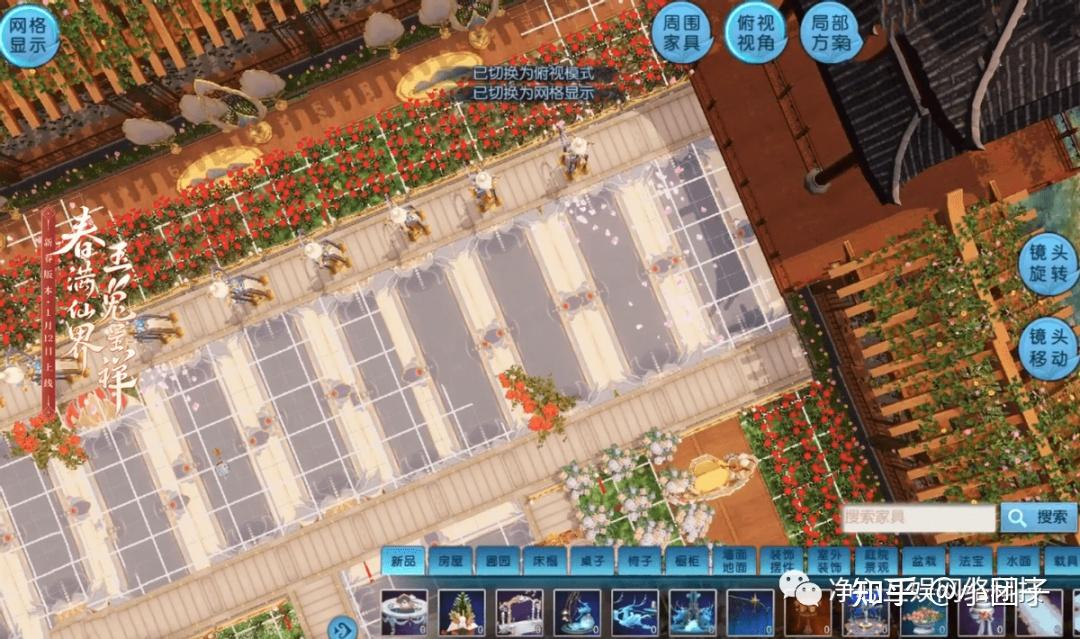This screenshot has width=1080, height=639.
Task: Choose the 桌子 table tab
Action: click(x=590, y=561)
